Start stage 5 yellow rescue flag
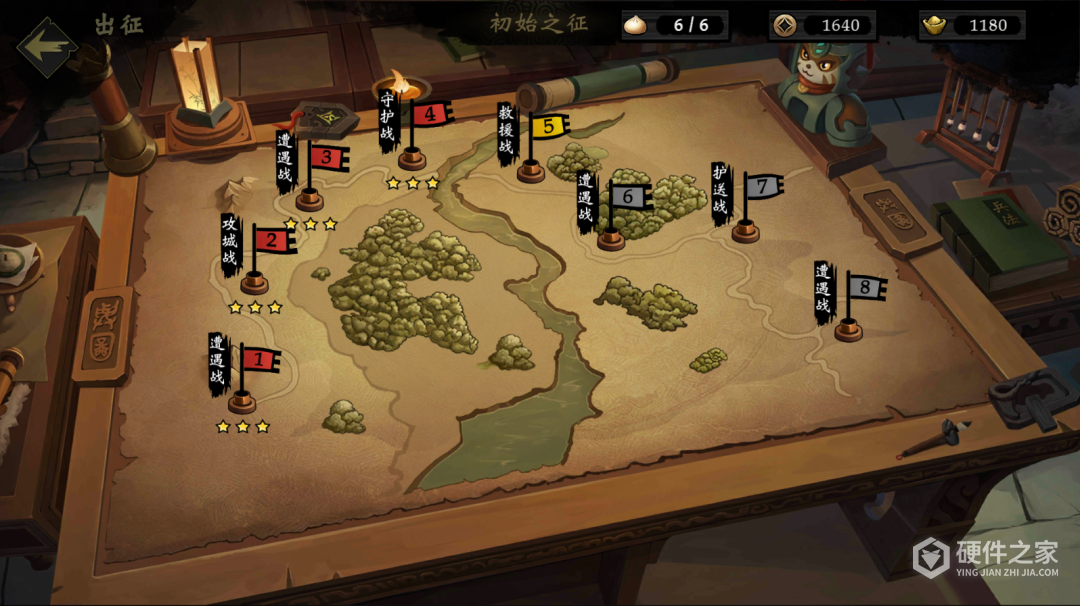The width and height of the screenshot is (1080, 606). 547,126
